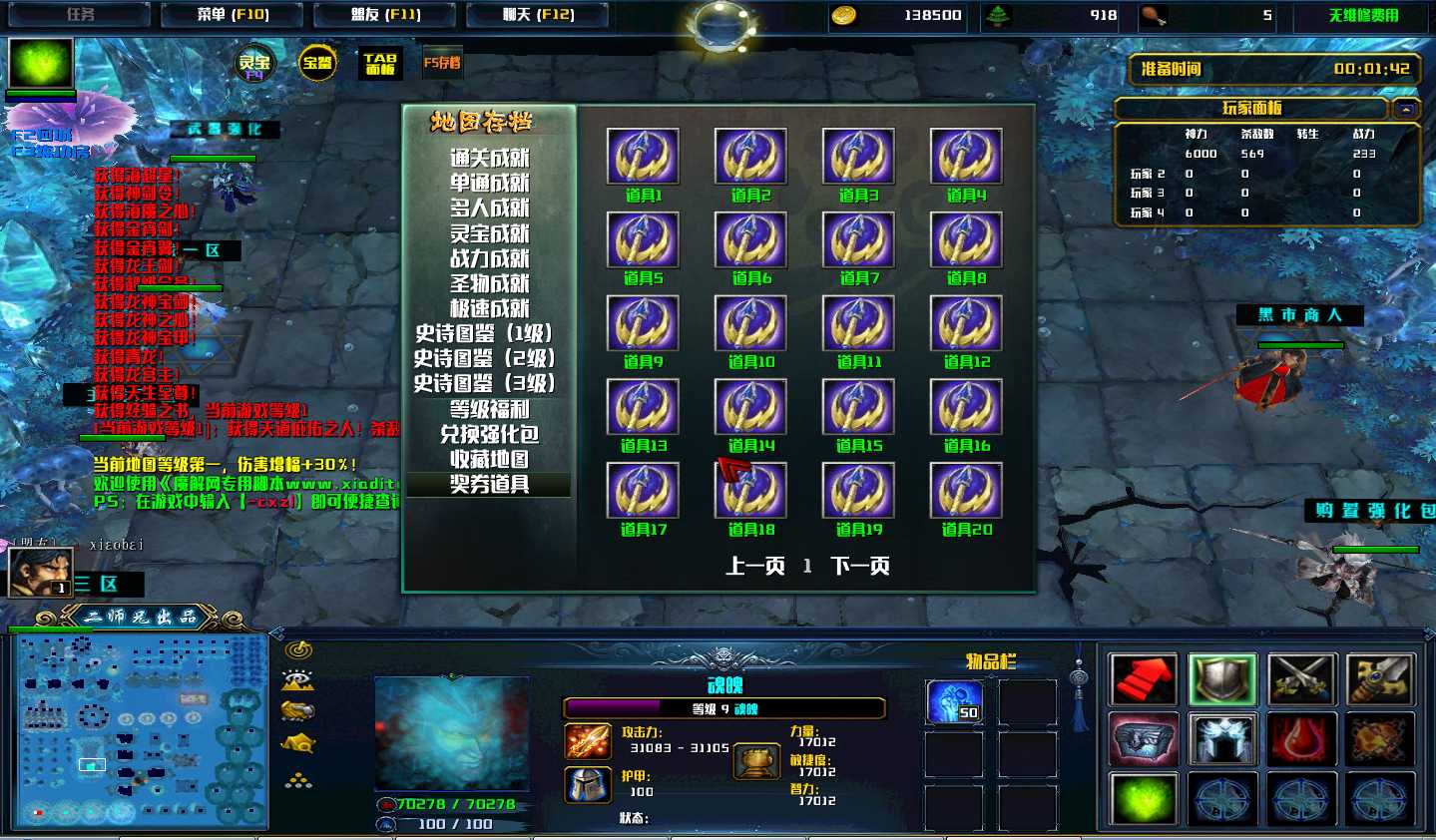Choose the 等级福利 entry

(x=489, y=409)
